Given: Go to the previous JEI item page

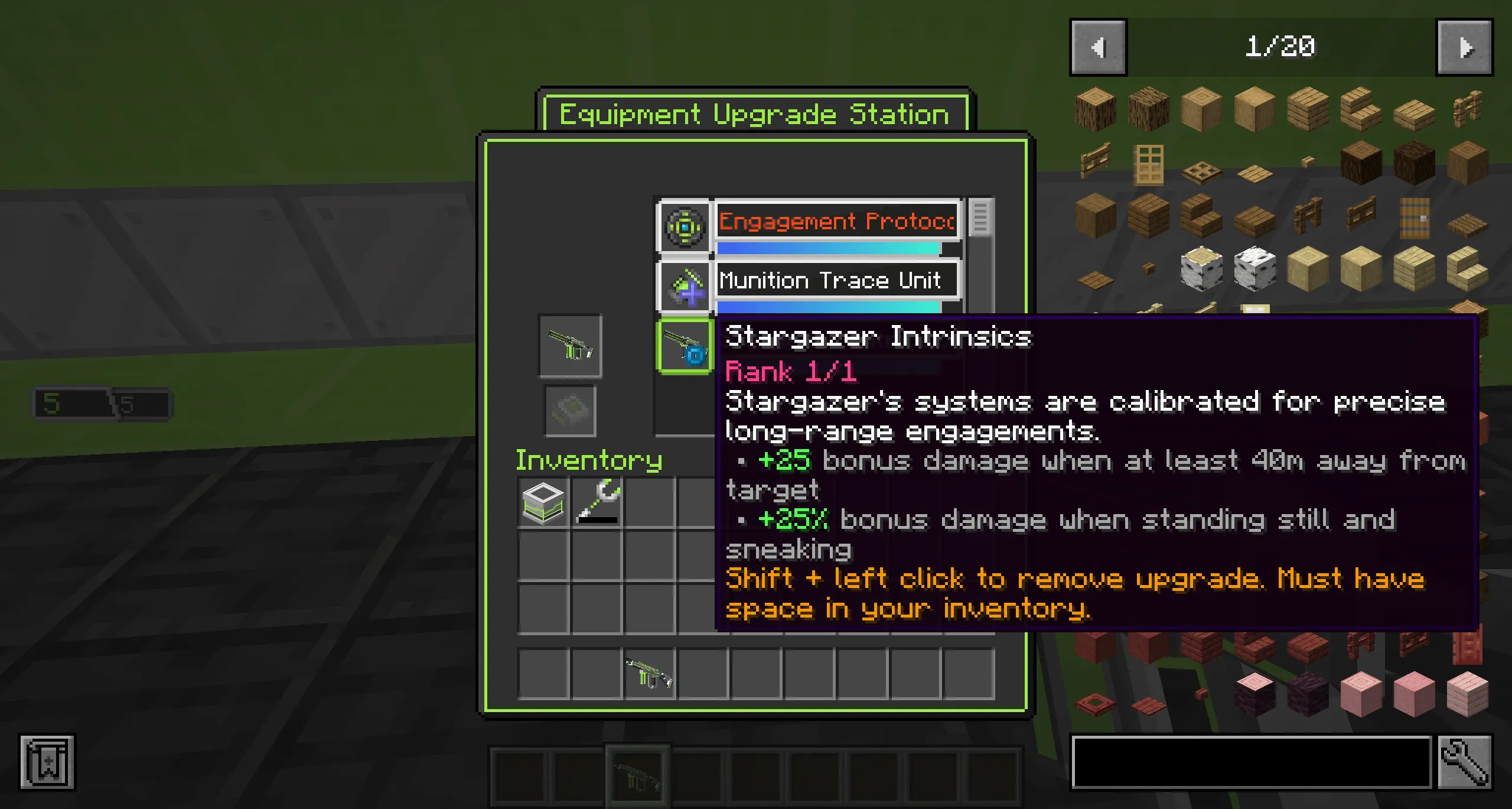Looking at the screenshot, I should (x=1099, y=47).
